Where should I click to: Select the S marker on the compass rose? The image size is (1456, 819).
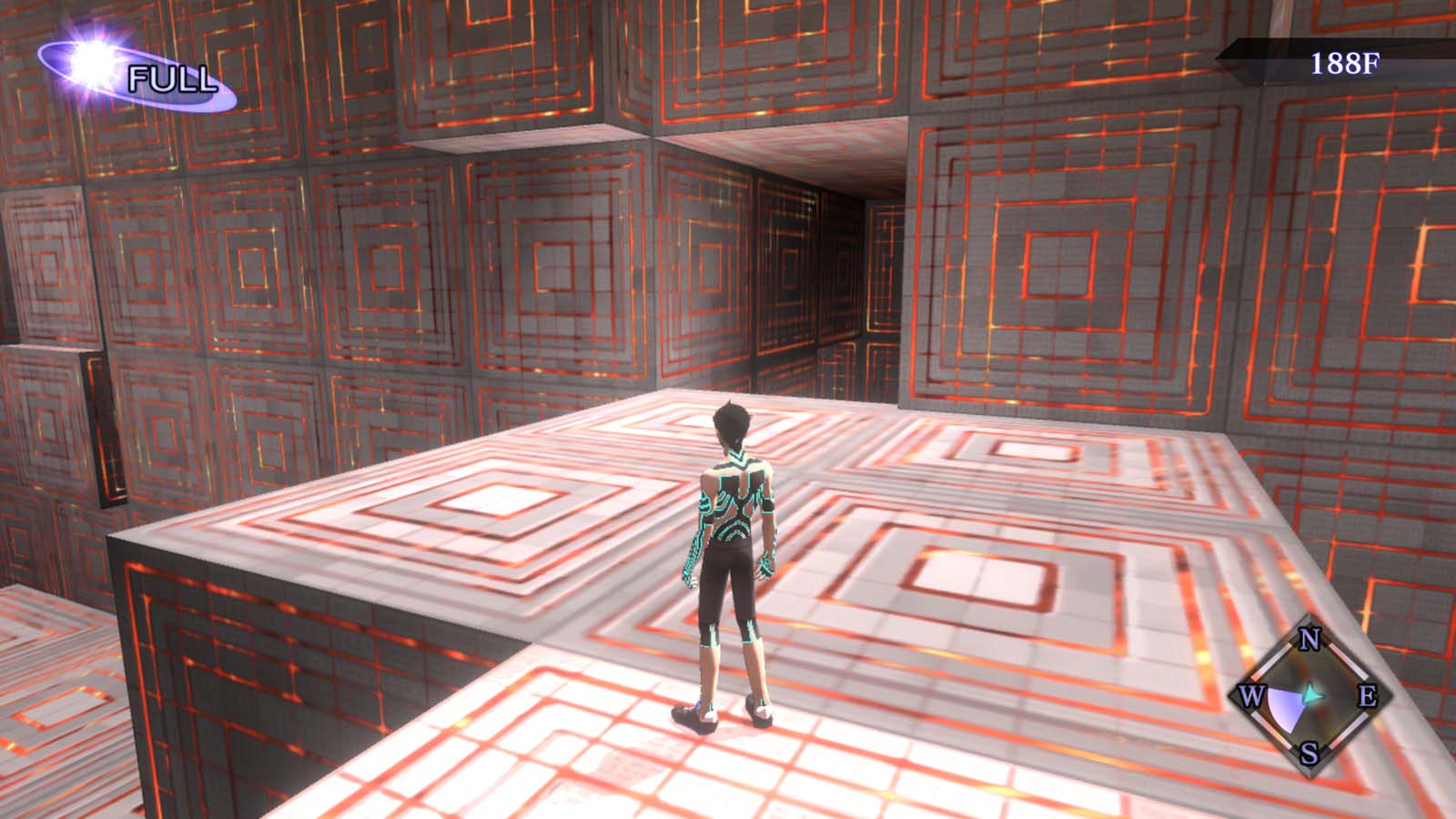(x=1309, y=753)
